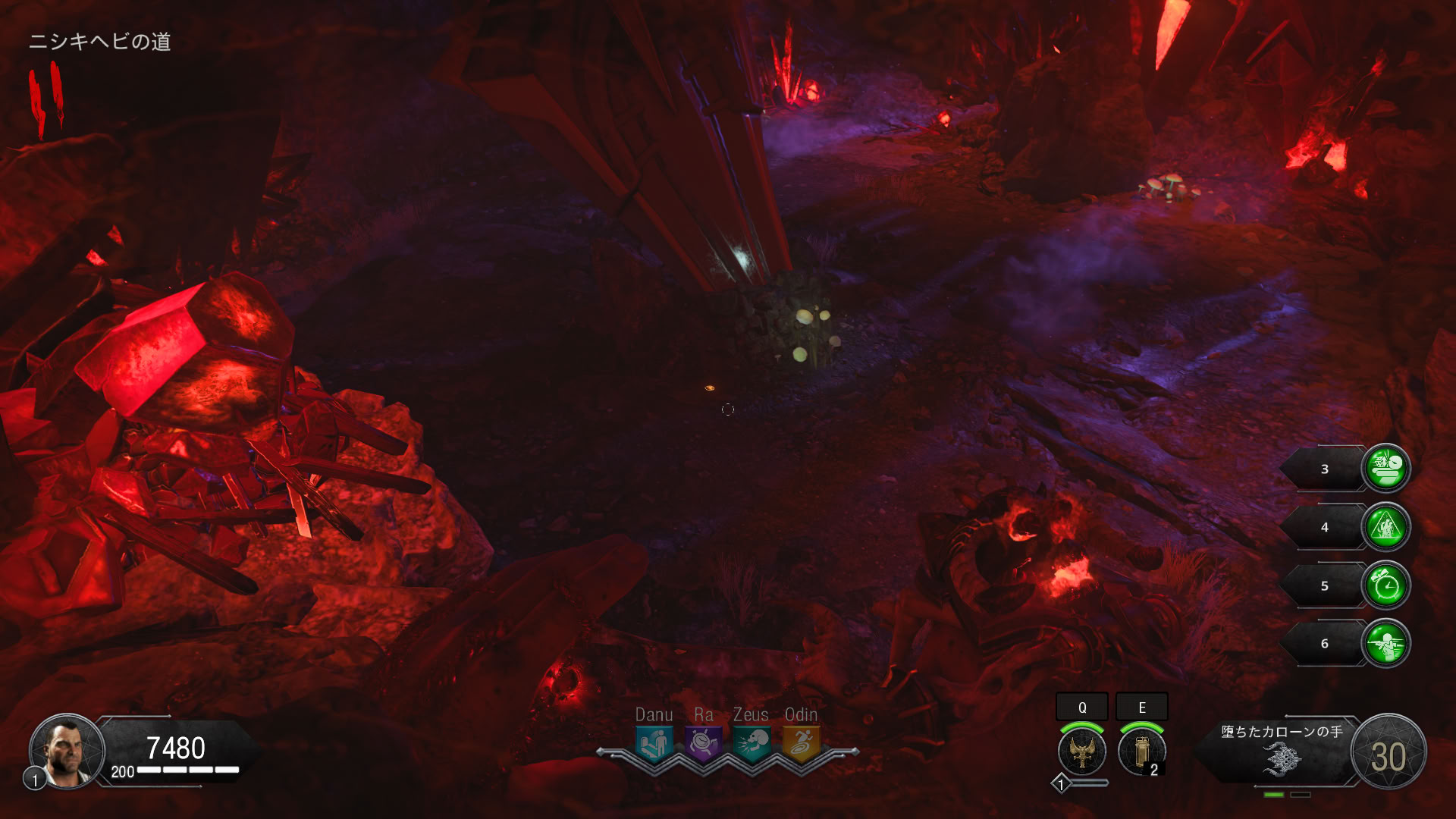This screenshot has height=819, width=1456.
Task: Select the Danu perk icon
Action: pyautogui.click(x=654, y=742)
